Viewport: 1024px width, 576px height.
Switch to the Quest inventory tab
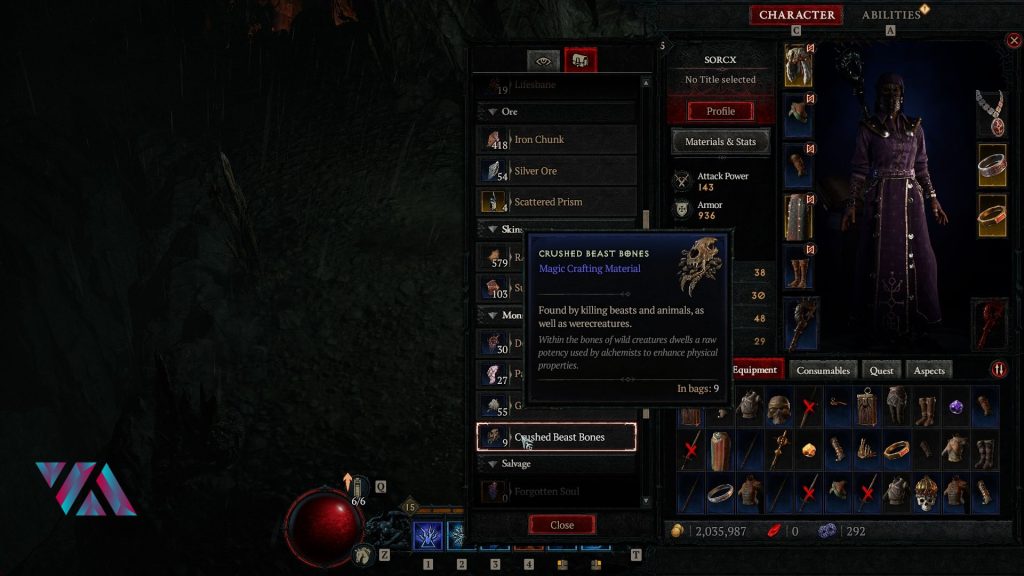881,370
